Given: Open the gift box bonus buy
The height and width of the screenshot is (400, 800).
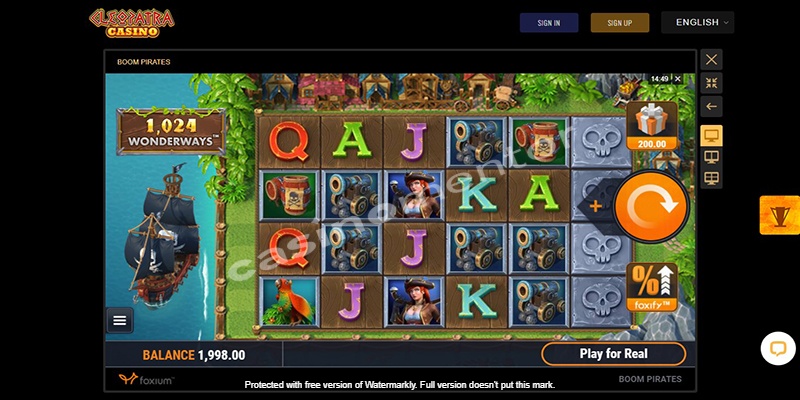Looking at the screenshot, I should 650,125.
